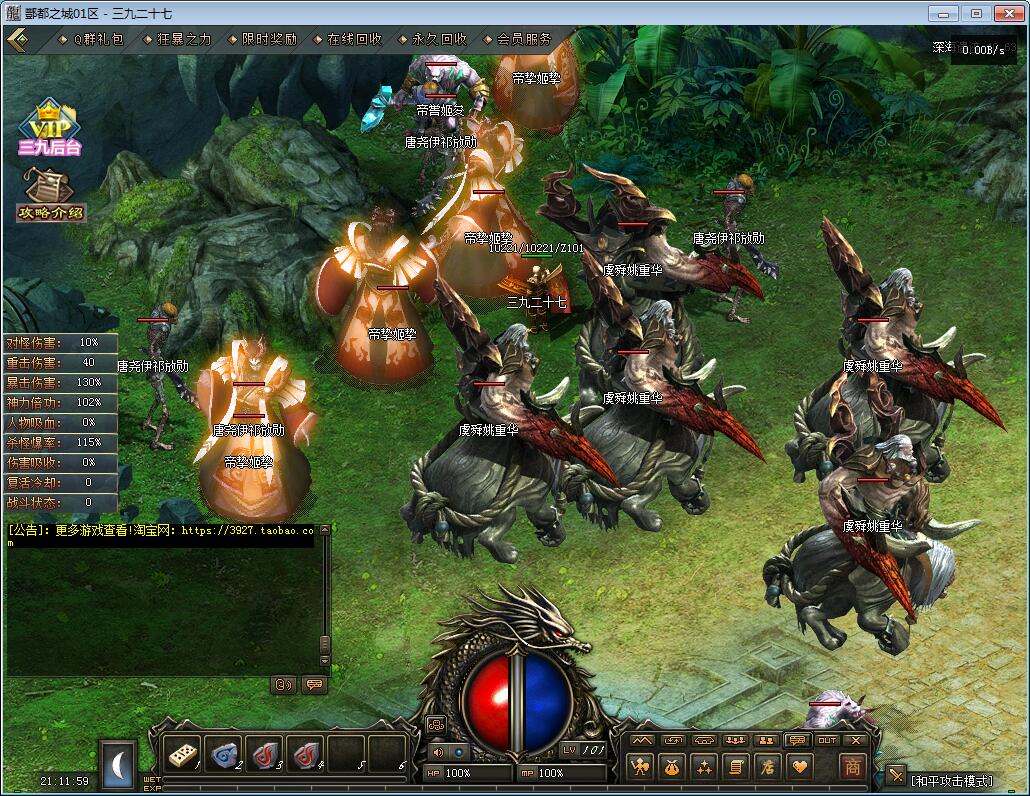Open the 攻略介绍 strategy guide
The image size is (1030, 796).
tap(49, 194)
